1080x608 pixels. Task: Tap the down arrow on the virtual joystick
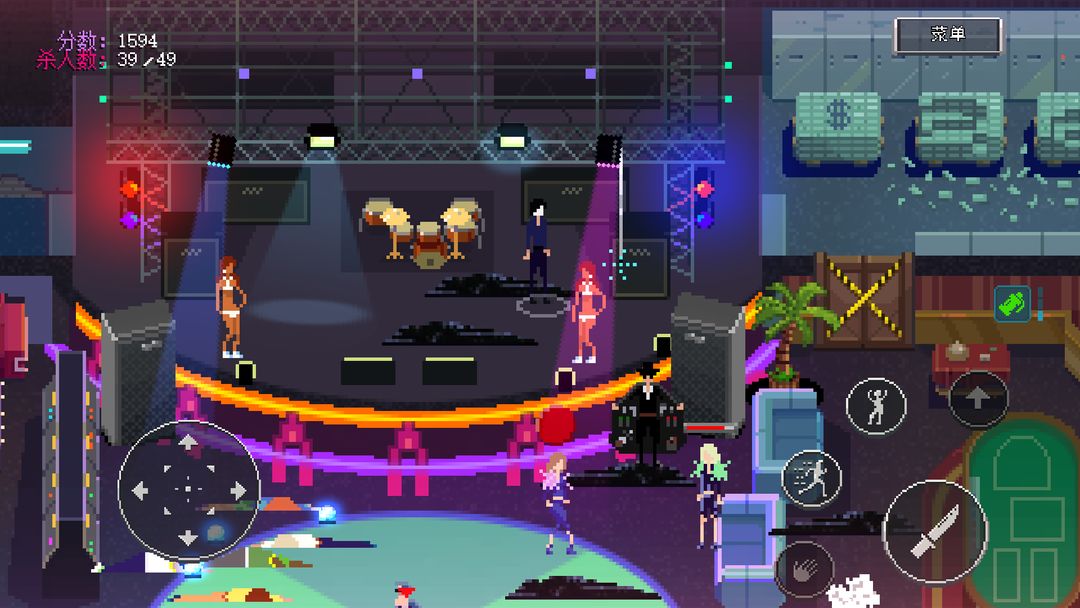click(x=188, y=537)
